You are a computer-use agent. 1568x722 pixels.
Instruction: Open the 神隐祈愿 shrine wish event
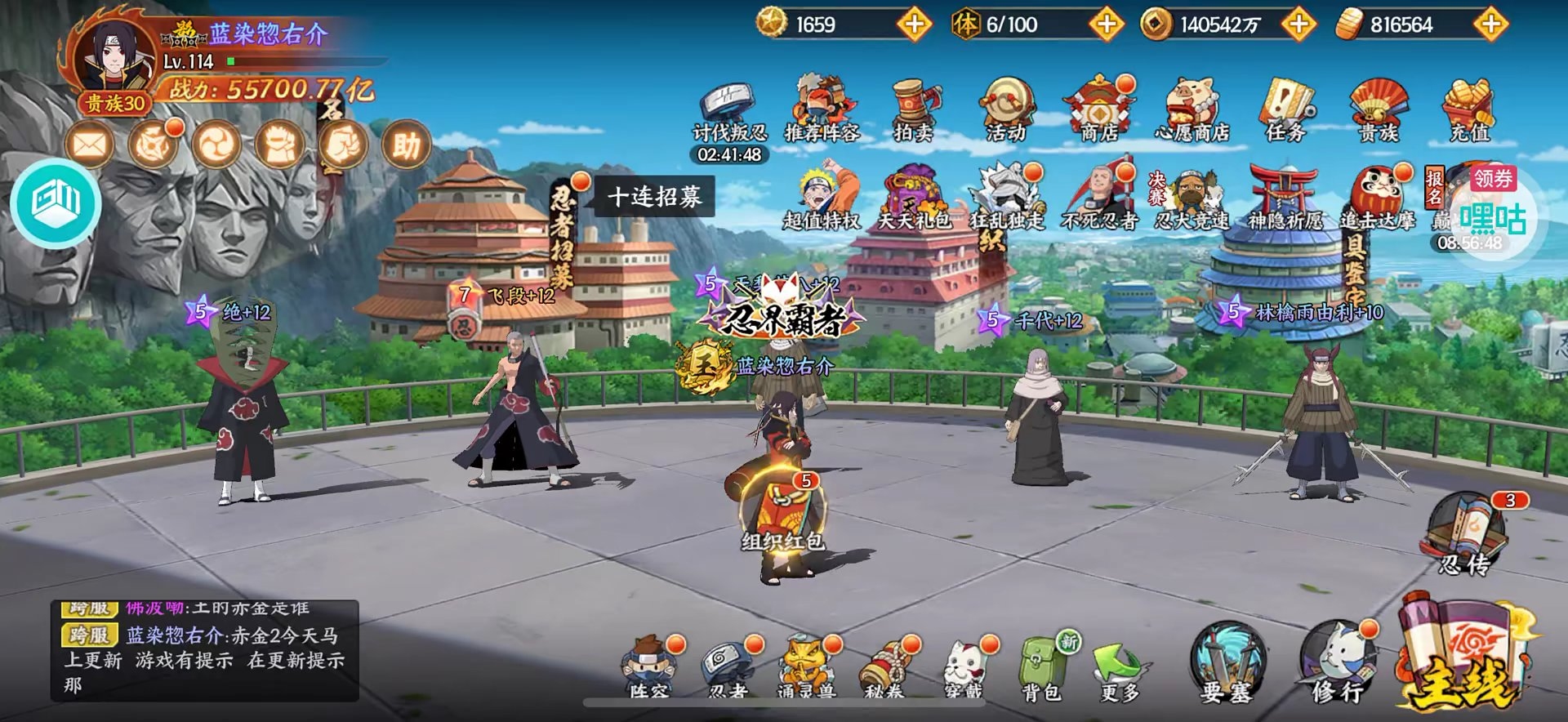[x=1285, y=198]
